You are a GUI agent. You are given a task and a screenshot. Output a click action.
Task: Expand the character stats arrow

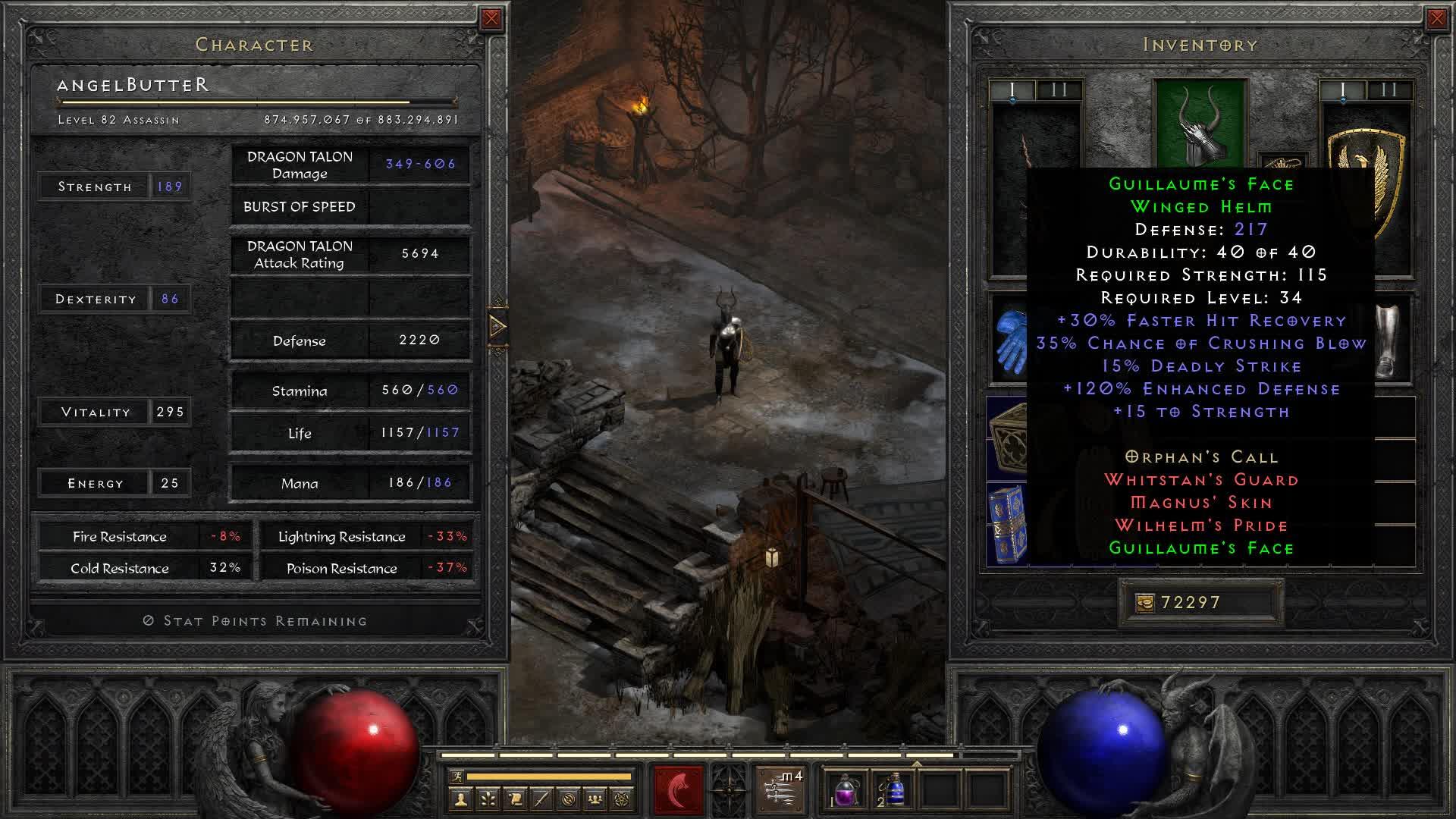click(497, 327)
